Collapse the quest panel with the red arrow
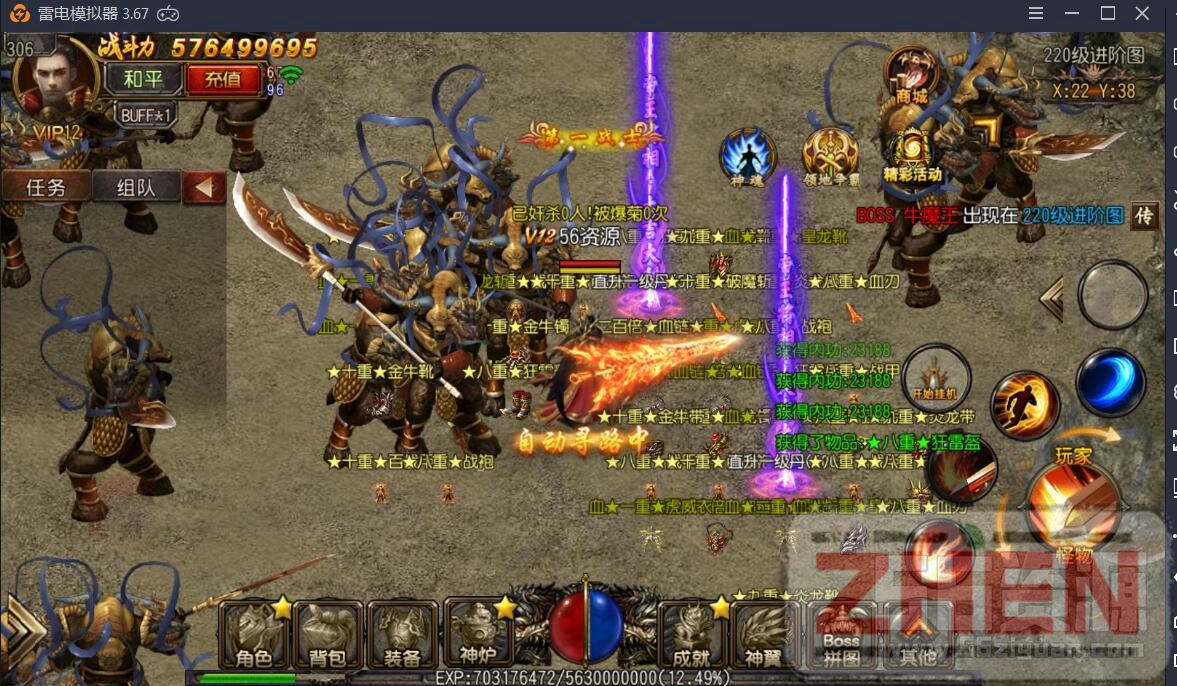The height and width of the screenshot is (686, 1177). tap(205, 187)
